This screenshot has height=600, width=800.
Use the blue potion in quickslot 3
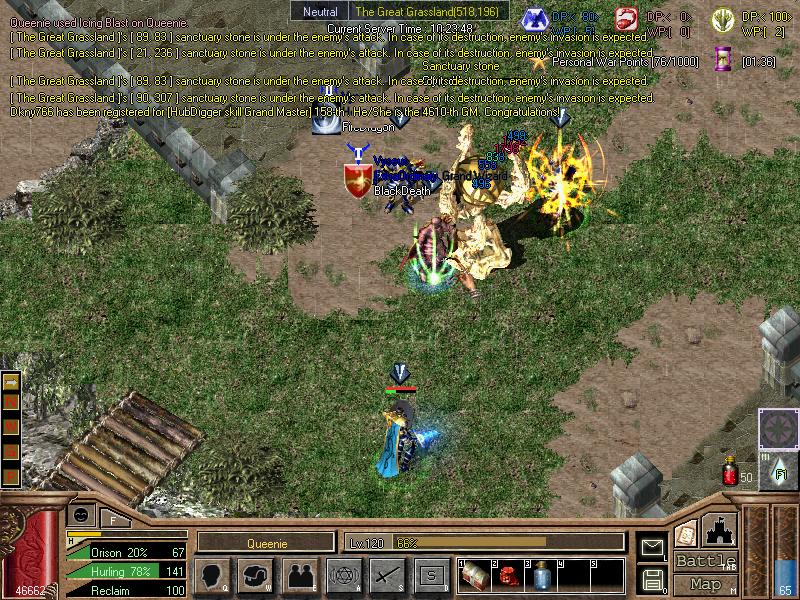click(541, 577)
